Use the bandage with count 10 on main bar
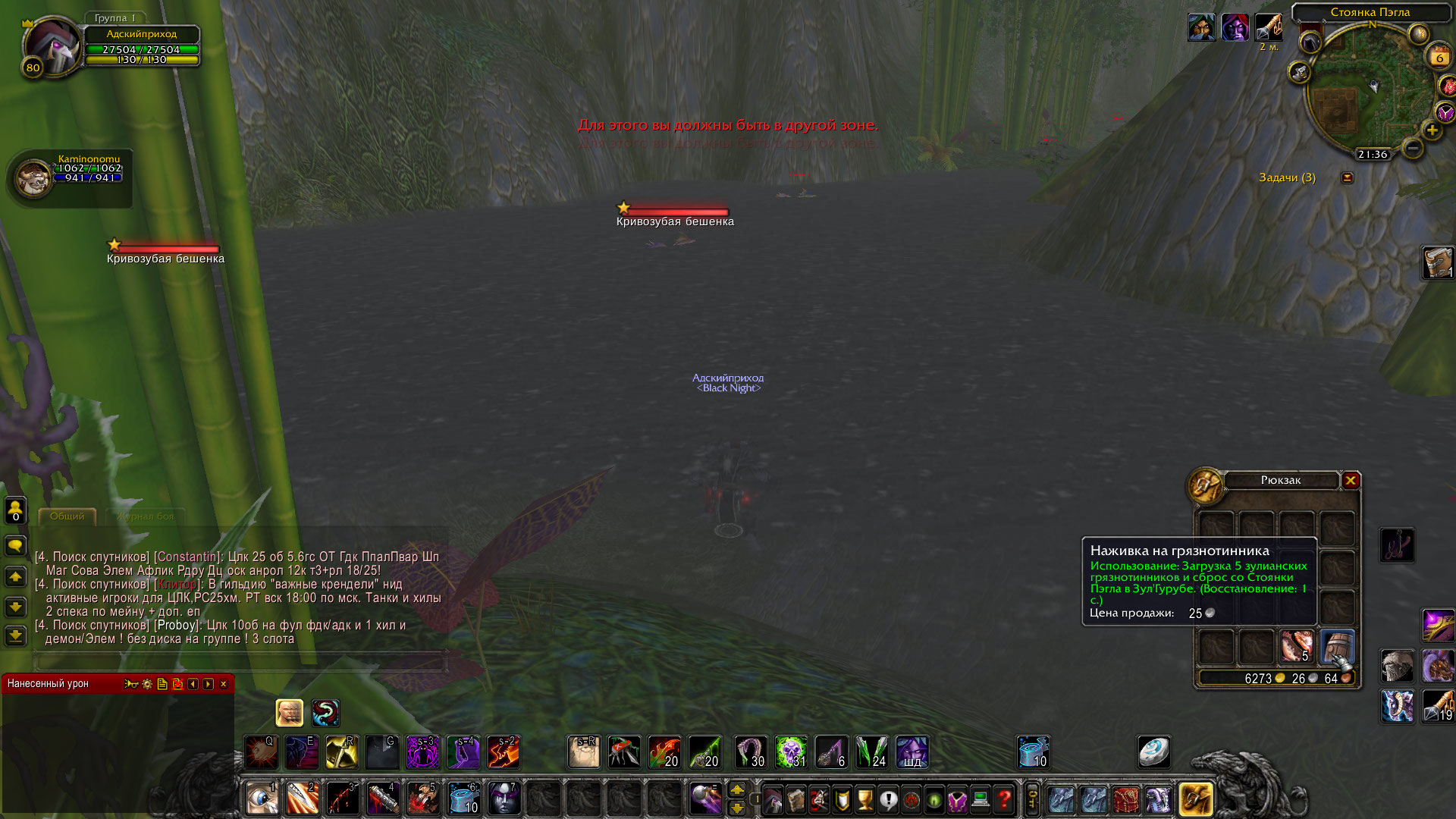This screenshot has width=1456, height=819. [463, 799]
